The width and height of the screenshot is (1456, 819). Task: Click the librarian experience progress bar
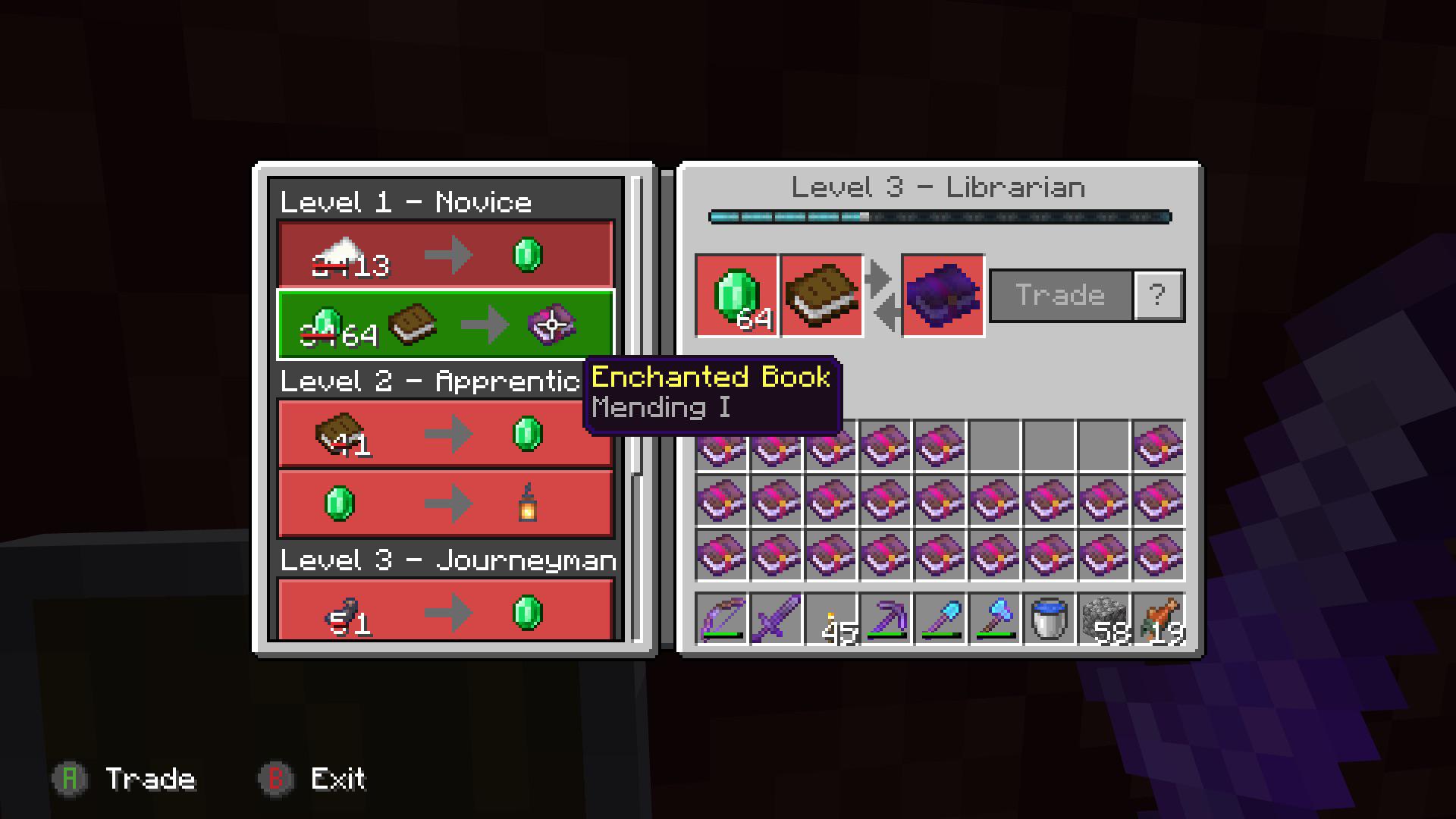(940, 217)
